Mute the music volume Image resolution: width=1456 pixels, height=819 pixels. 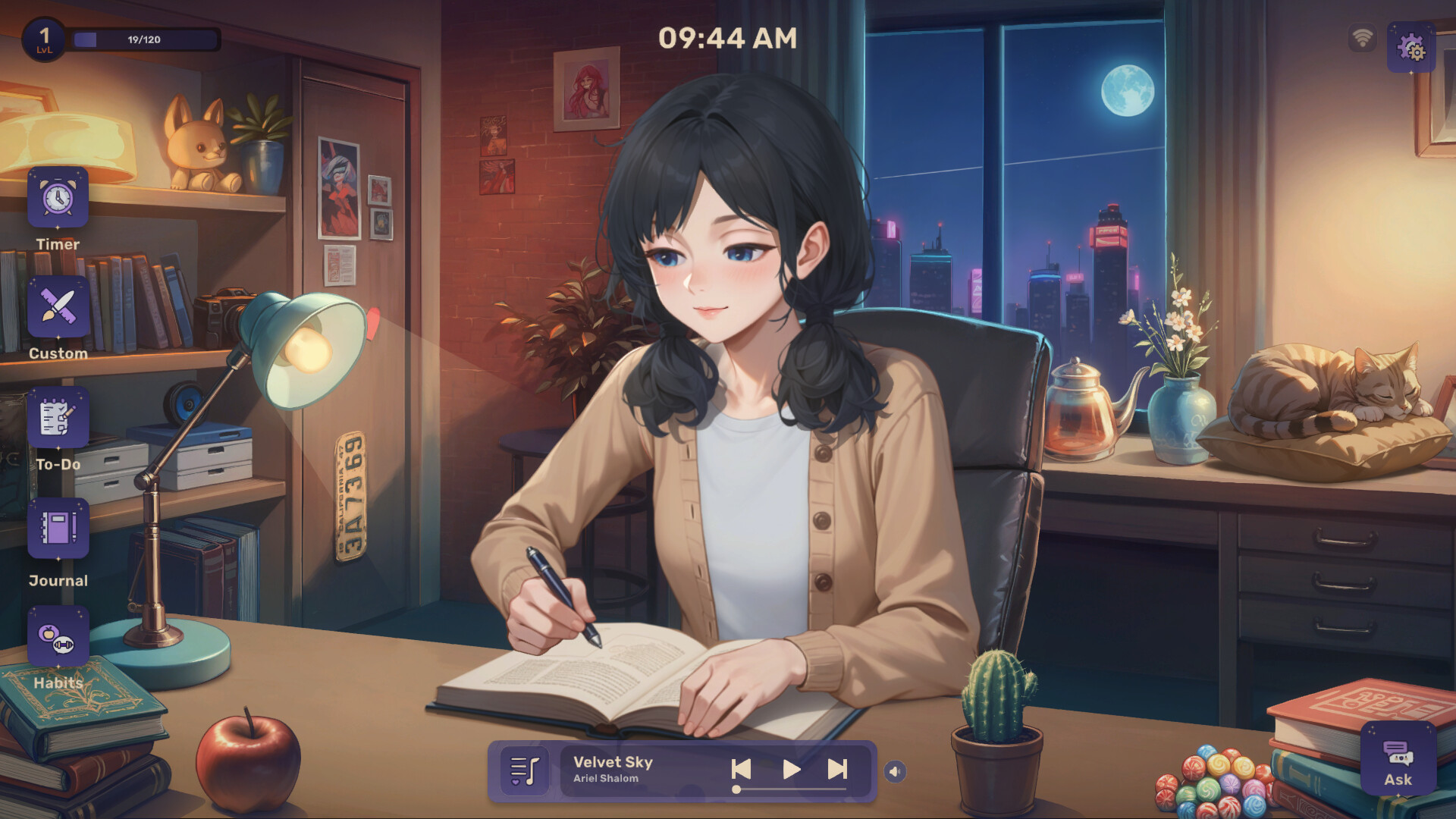pyautogui.click(x=895, y=771)
